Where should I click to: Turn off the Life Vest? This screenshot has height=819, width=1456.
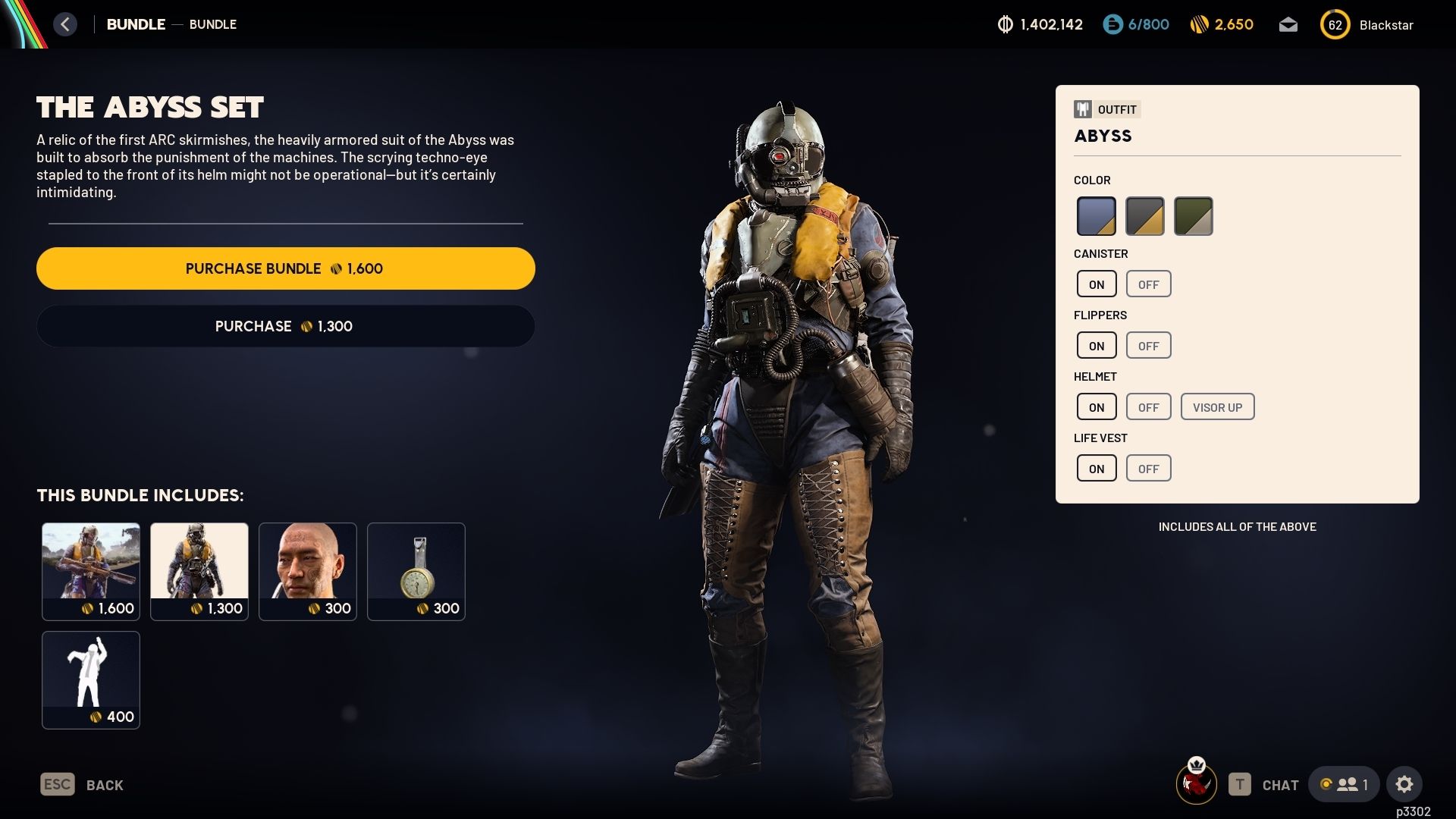pos(1148,468)
